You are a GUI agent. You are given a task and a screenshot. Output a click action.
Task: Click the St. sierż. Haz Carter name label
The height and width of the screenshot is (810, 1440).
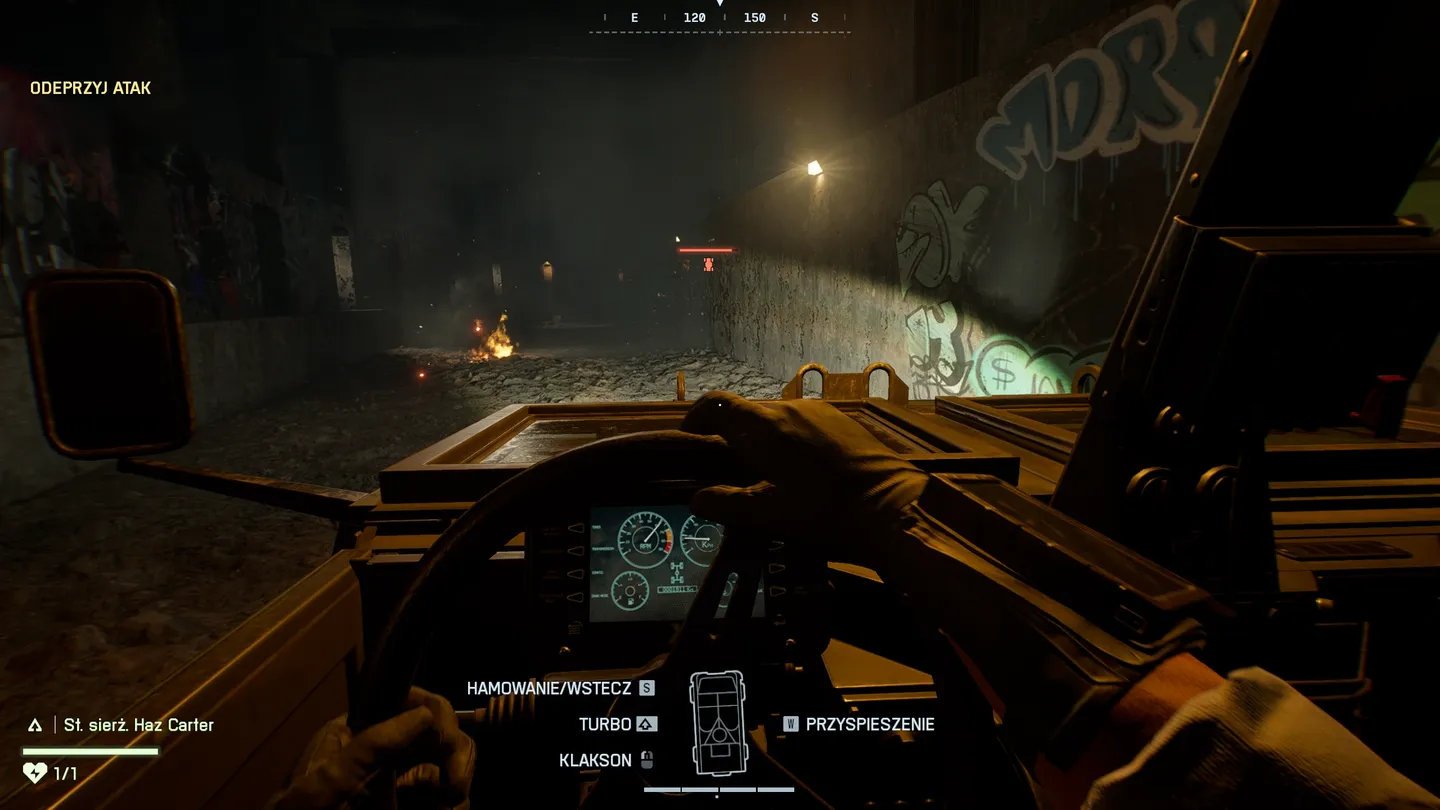(x=137, y=724)
